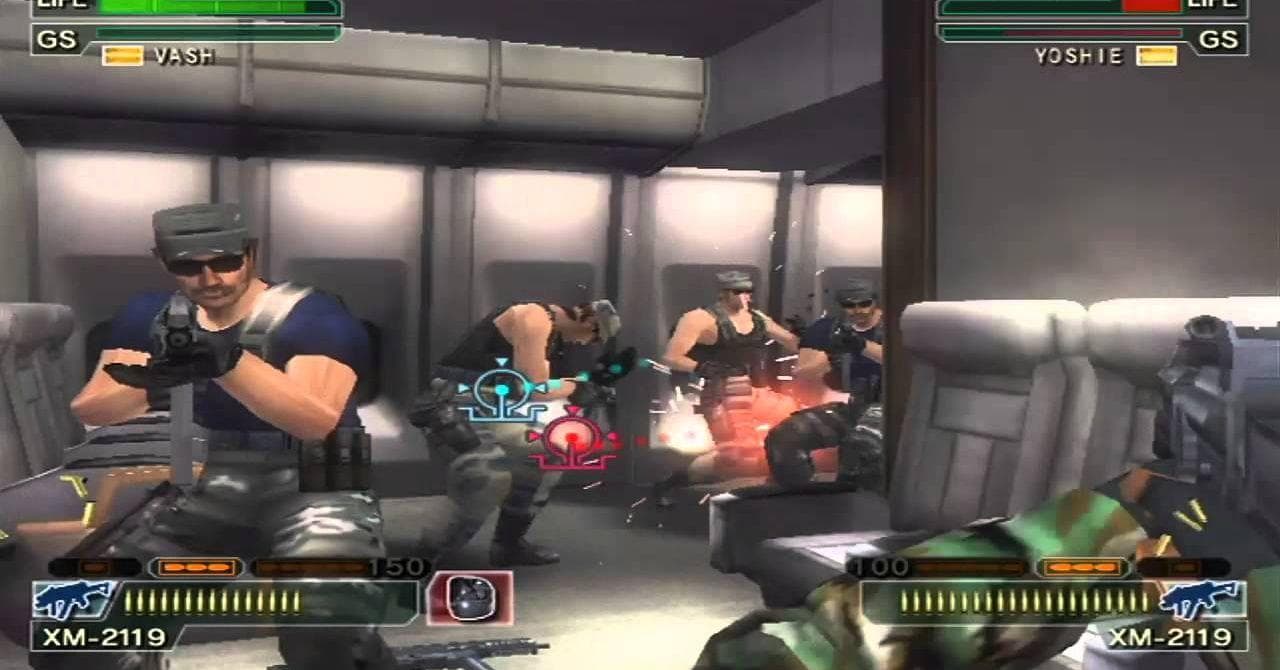1280x670 pixels.
Task: Select Yoshie's blue XM-2119 rifle icon
Action: [x=1200, y=600]
